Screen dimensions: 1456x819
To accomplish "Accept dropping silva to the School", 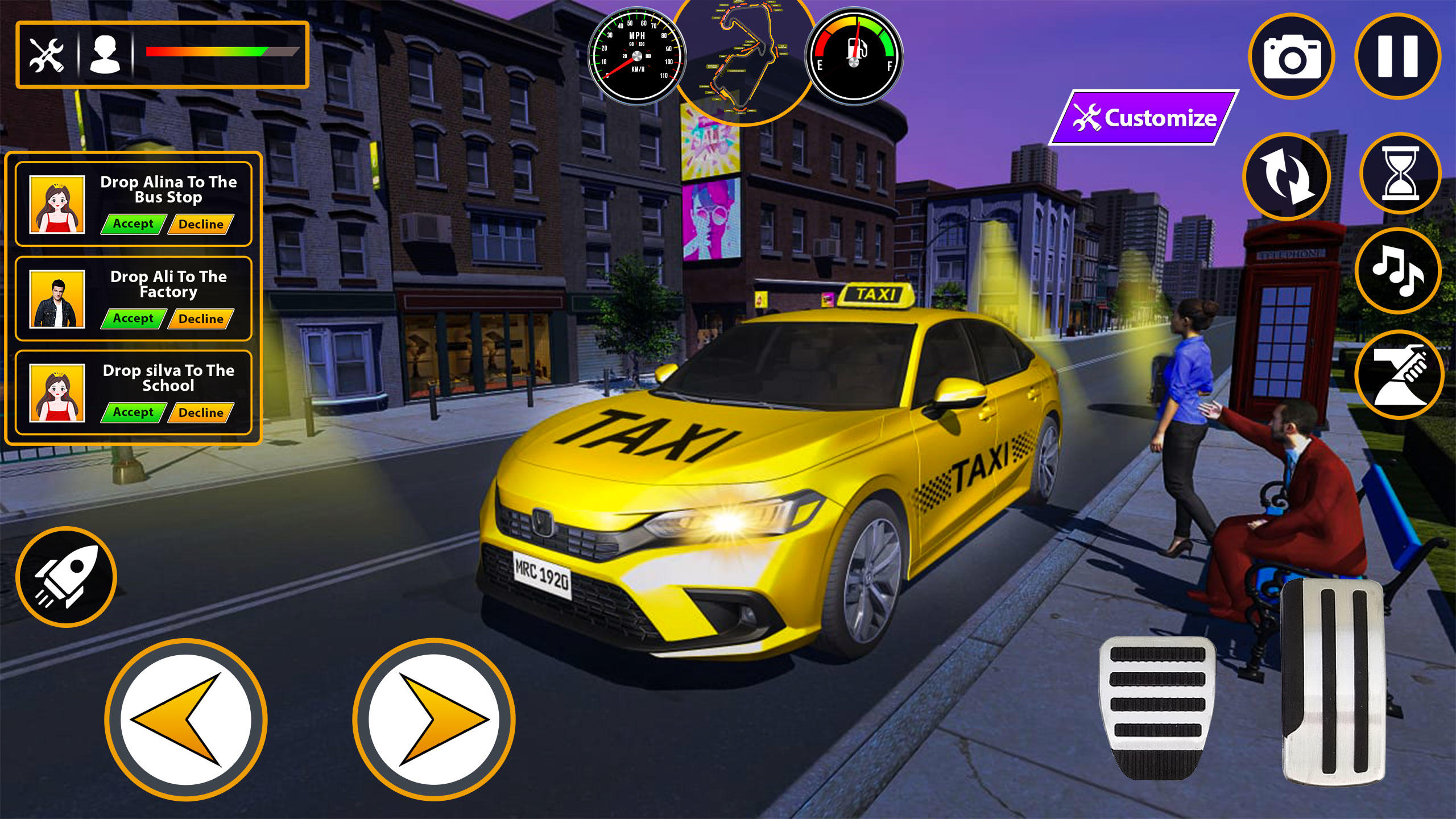I will [134, 412].
